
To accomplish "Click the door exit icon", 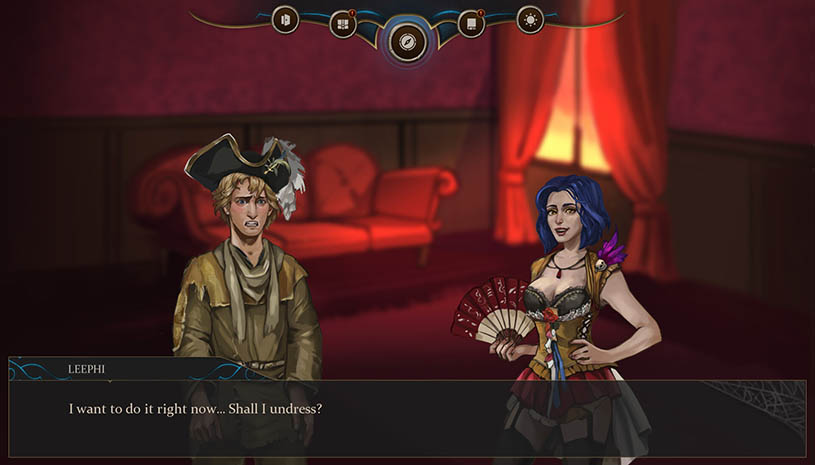I will [285, 19].
